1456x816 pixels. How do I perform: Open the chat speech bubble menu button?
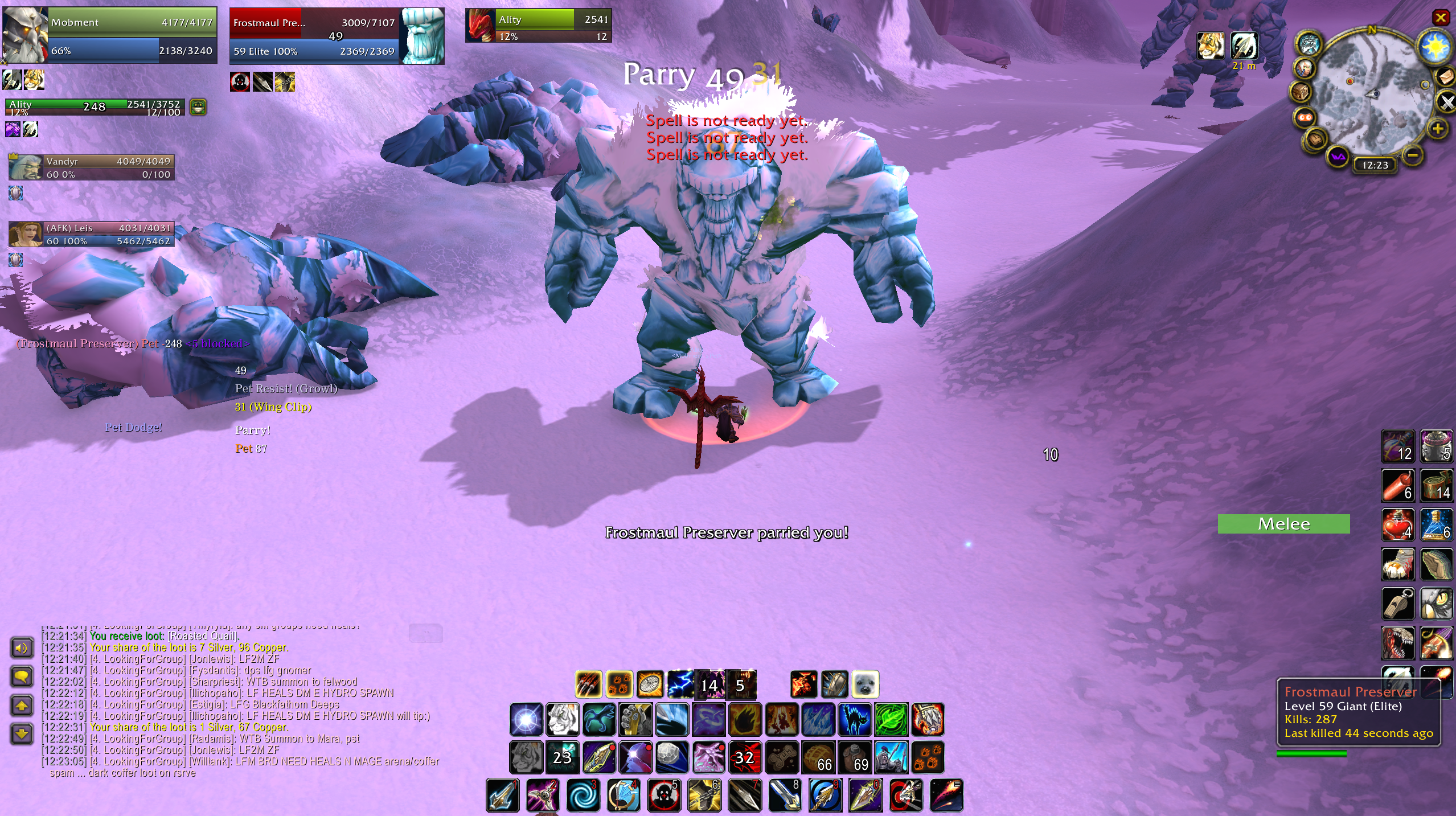22,676
